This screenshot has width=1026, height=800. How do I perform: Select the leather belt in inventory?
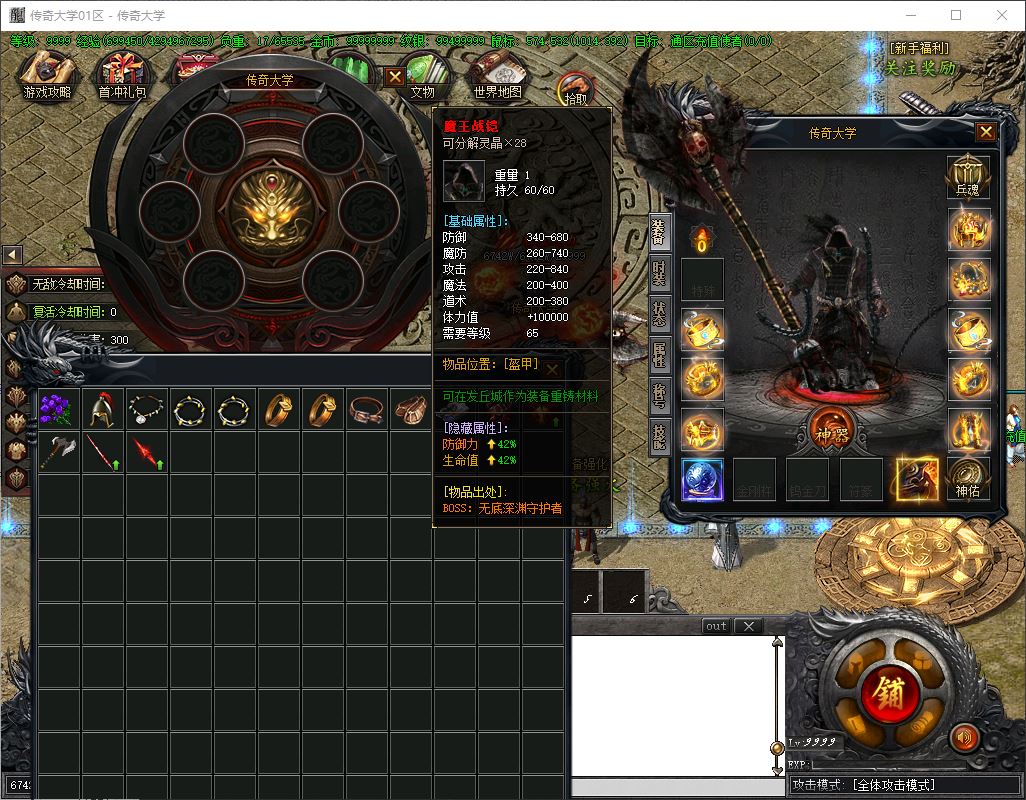(365, 409)
